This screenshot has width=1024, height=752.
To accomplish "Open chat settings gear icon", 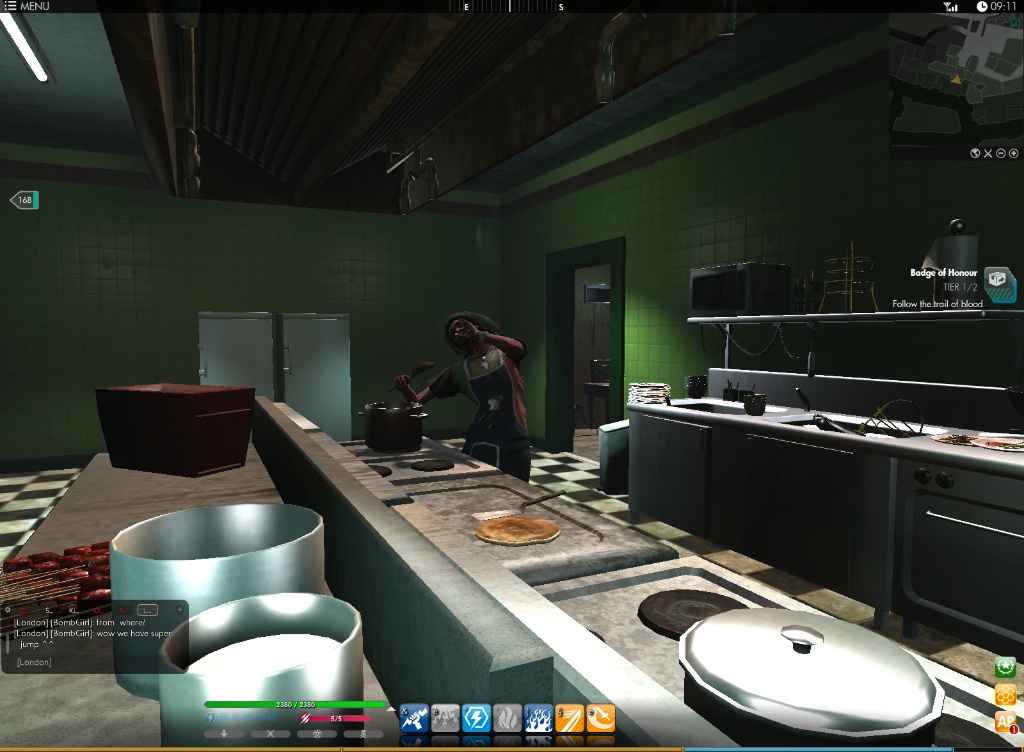I will pyautogui.click(x=8, y=609).
